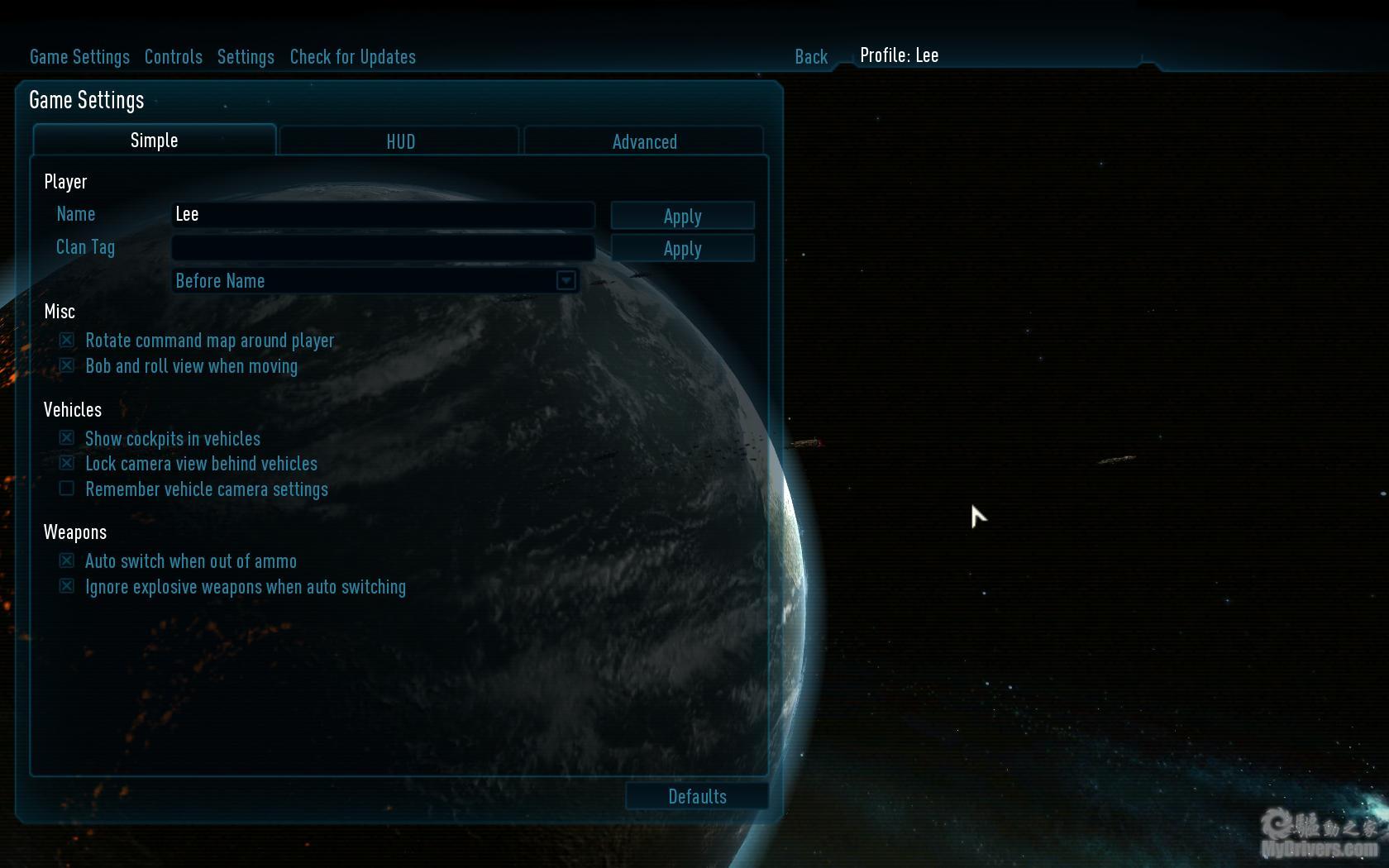Viewport: 1389px width, 868px height.
Task: Go Back from the settings screen
Action: coord(810,57)
